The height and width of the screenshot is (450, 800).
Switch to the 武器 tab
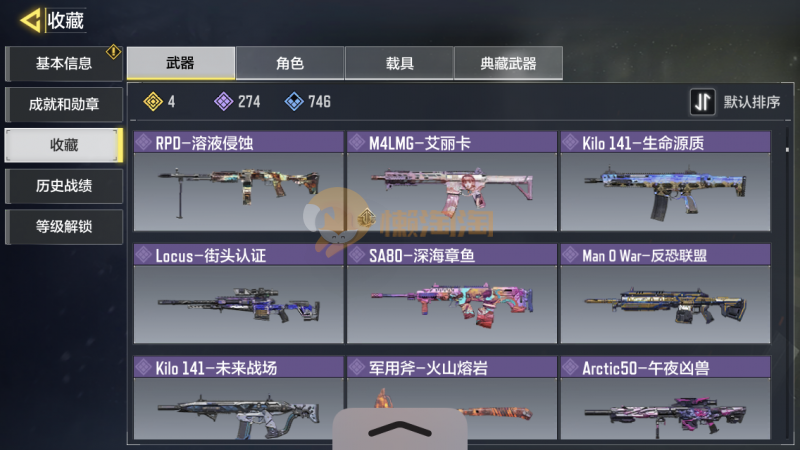pyautogui.click(x=181, y=64)
